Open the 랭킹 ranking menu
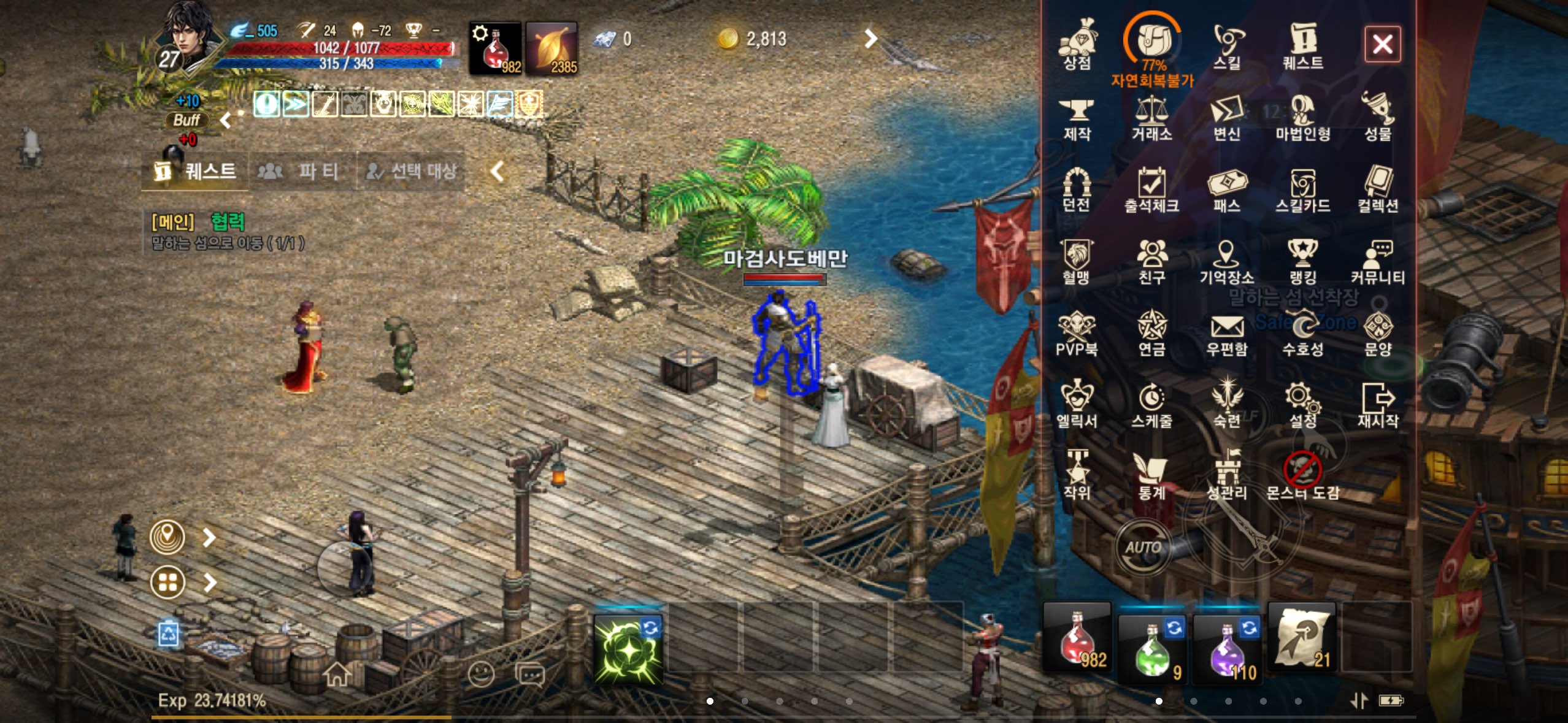This screenshot has width=1568, height=723. pos(1302,261)
